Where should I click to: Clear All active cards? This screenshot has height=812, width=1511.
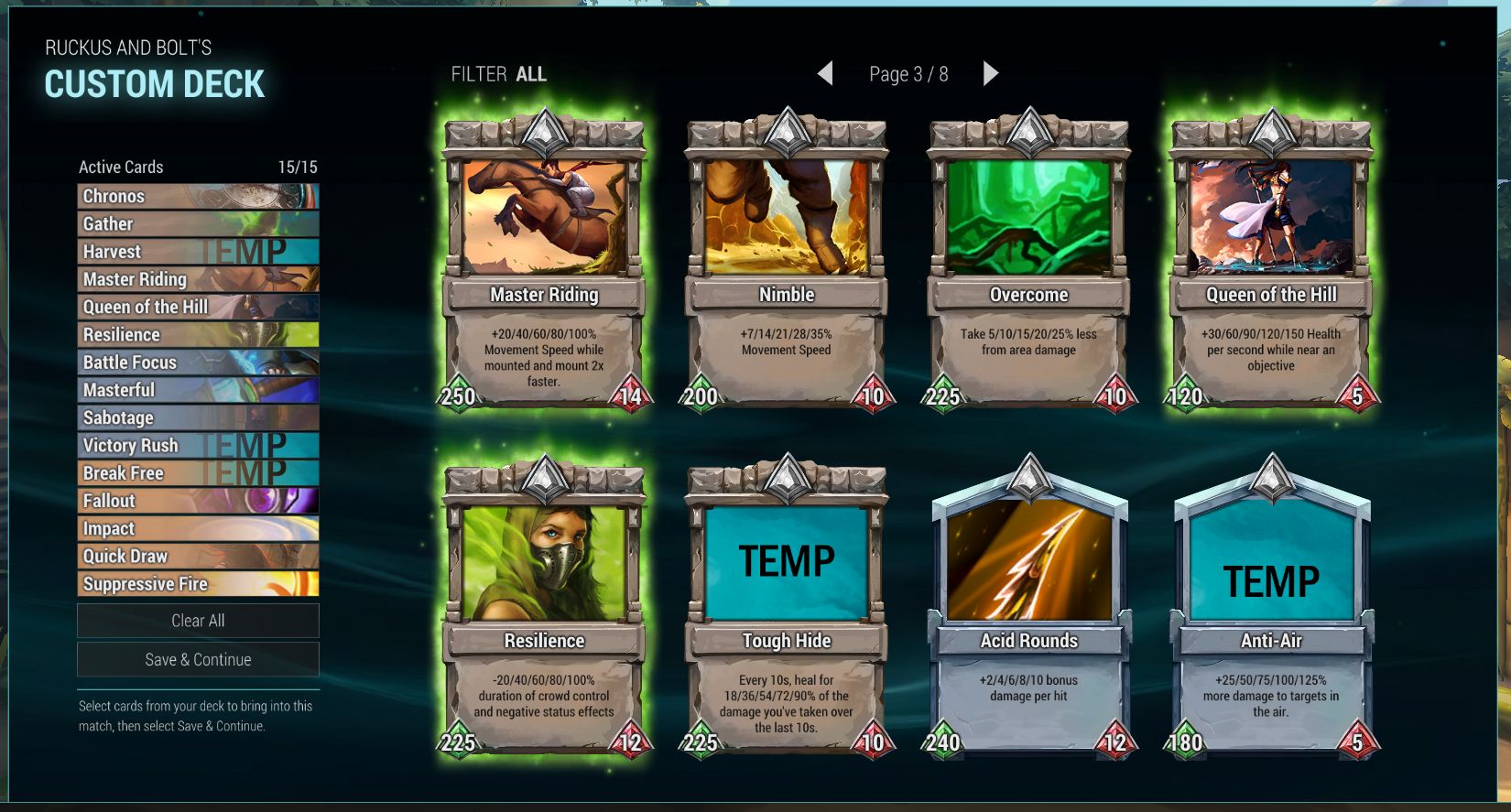click(198, 621)
